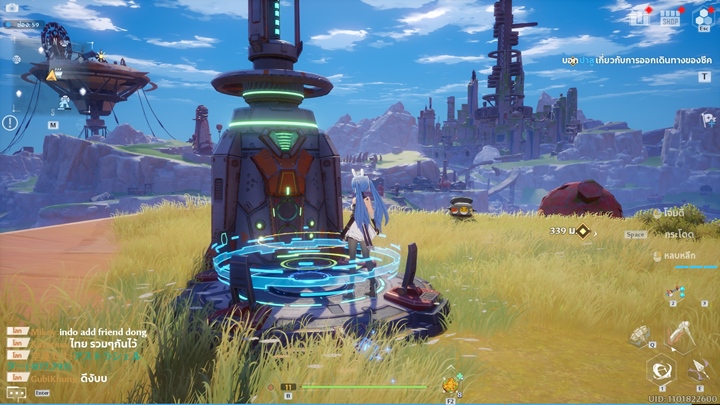Activate the swirl skill hexagon icon

tap(660, 371)
